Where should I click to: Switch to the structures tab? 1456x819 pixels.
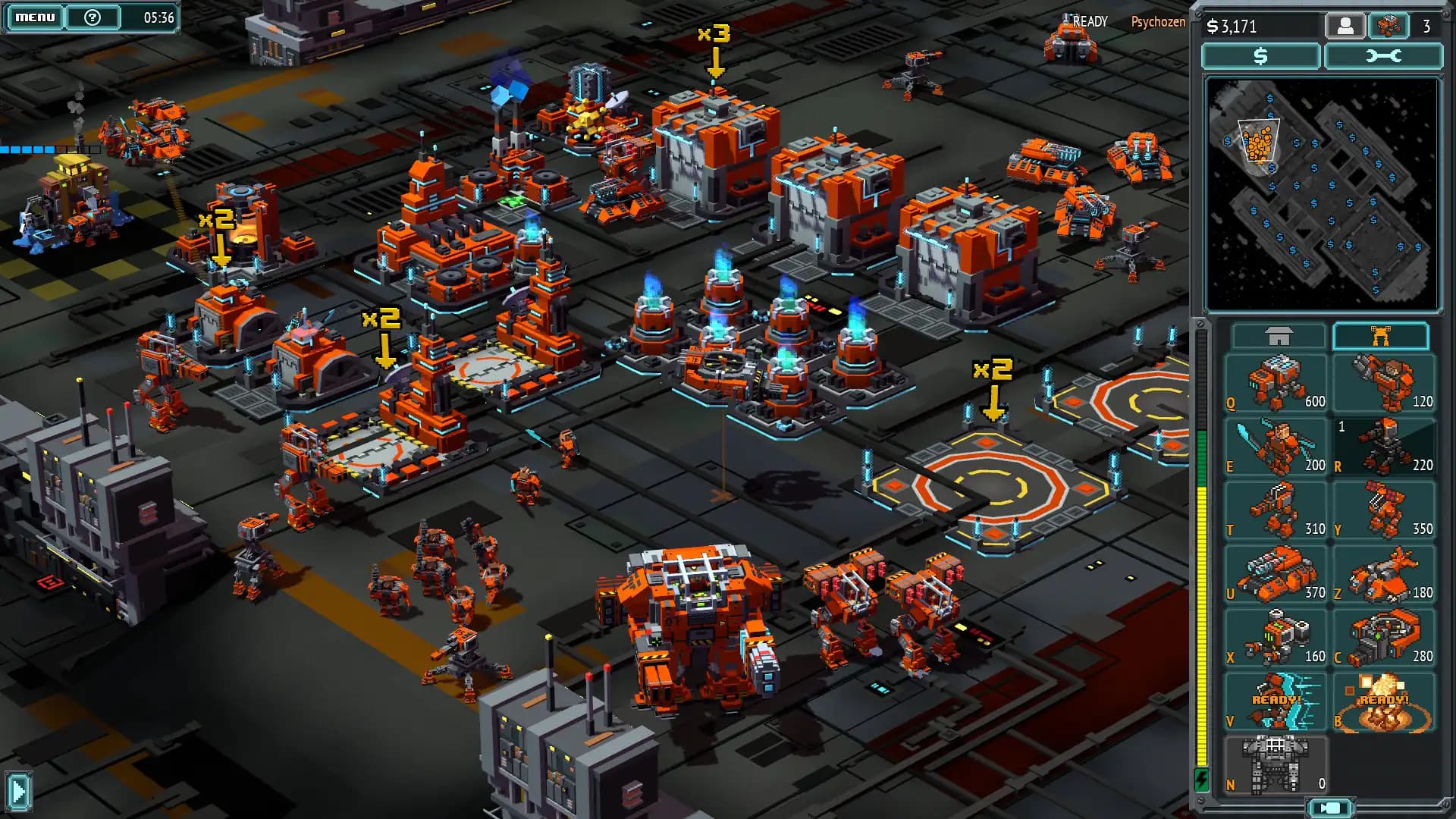pyautogui.click(x=1278, y=335)
